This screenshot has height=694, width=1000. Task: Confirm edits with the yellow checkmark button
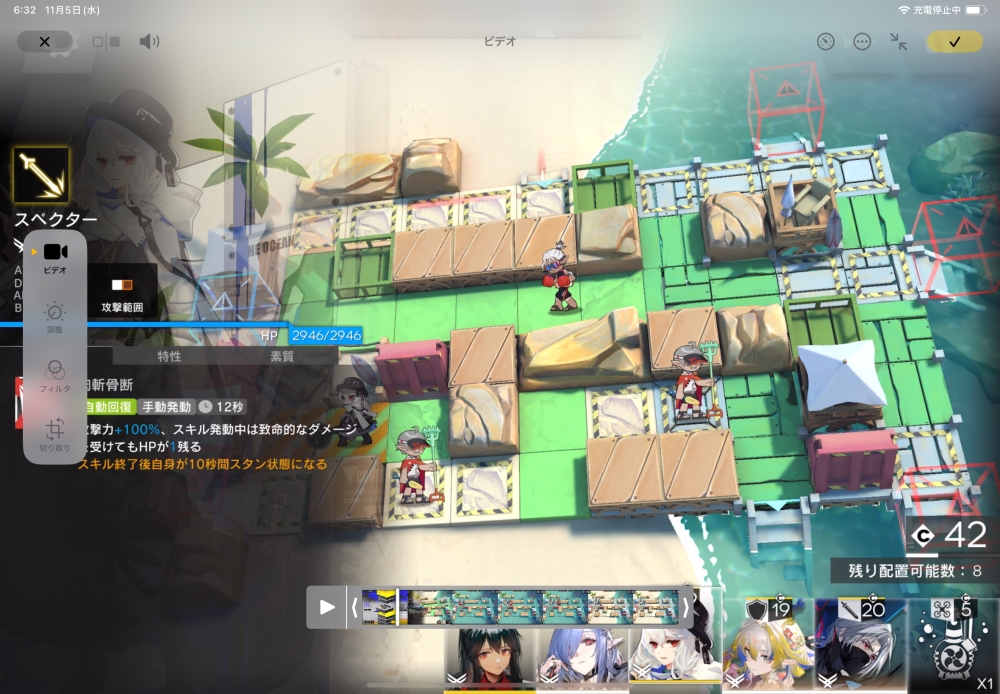(x=954, y=41)
